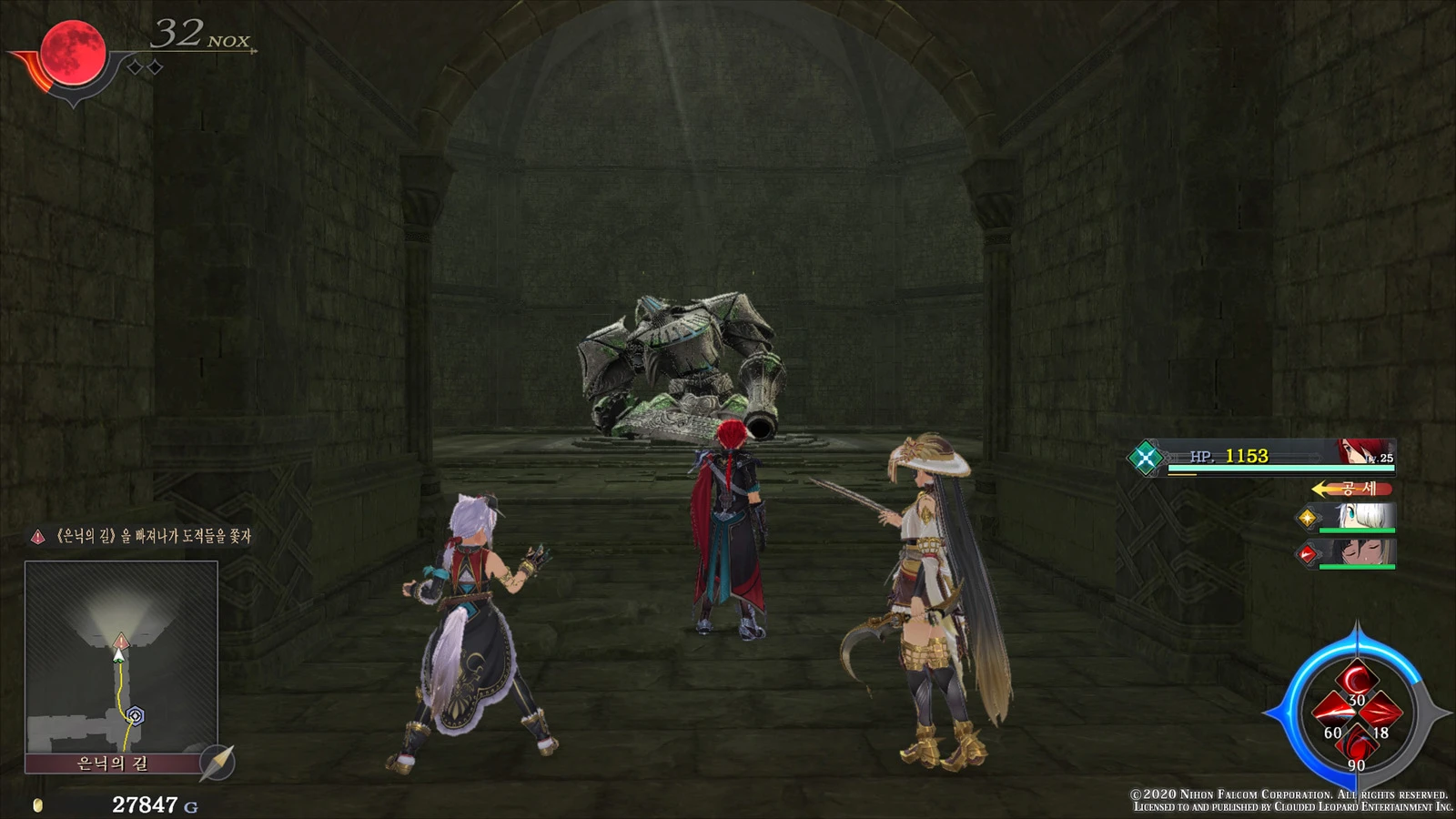The width and height of the screenshot is (1456, 819).
Task: Click the 은닉의 길 location name banner
Action: click(x=113, y=763)
